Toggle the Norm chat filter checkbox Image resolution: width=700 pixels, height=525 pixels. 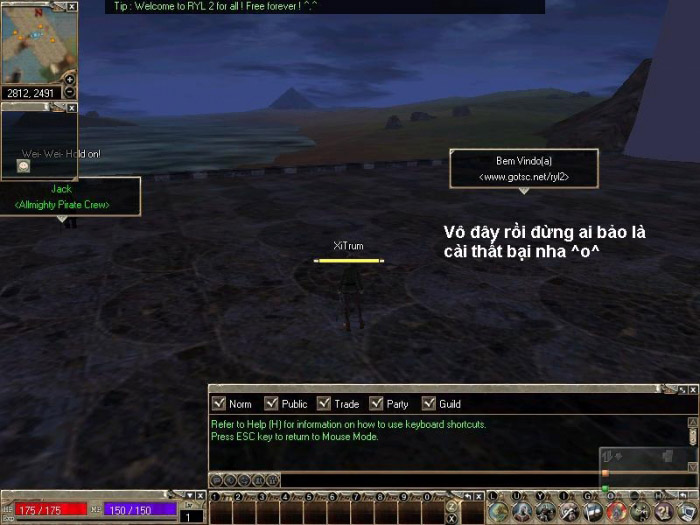[218, 404]
